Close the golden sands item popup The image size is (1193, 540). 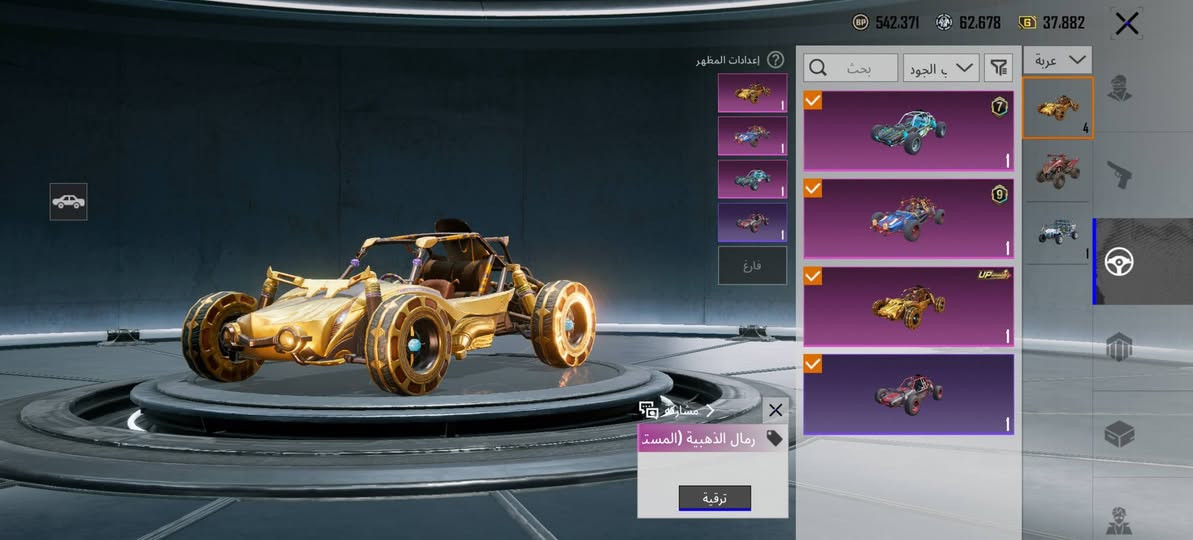click(775, 410)
